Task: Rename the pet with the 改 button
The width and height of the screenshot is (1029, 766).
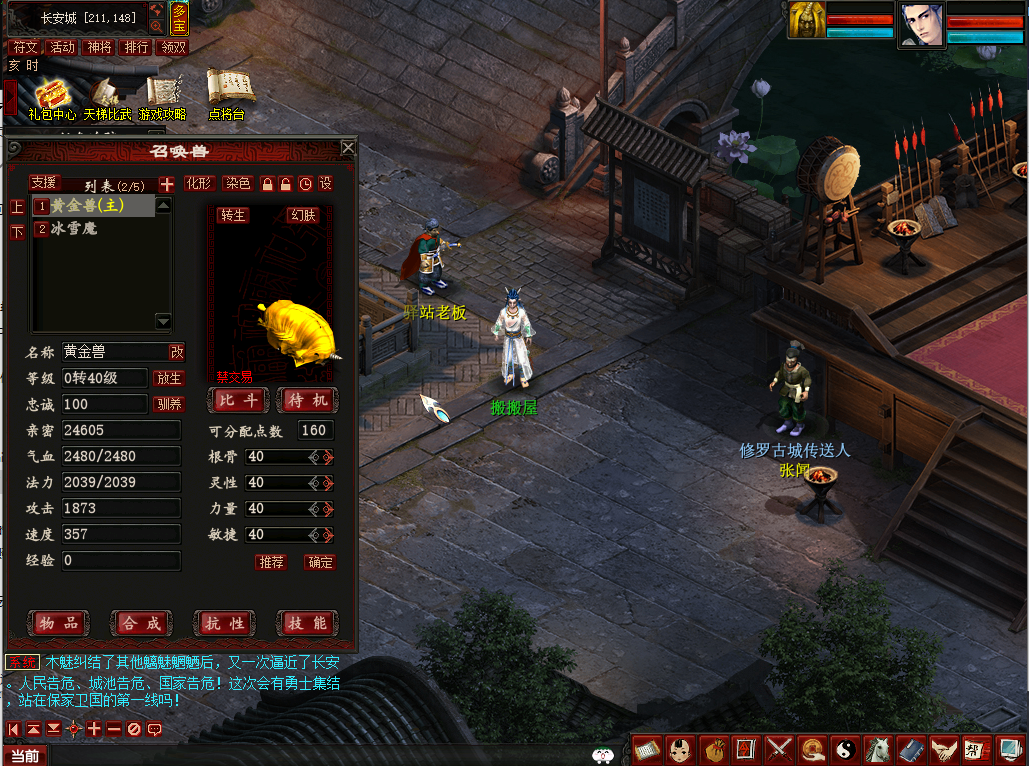Action: [177, 352]
